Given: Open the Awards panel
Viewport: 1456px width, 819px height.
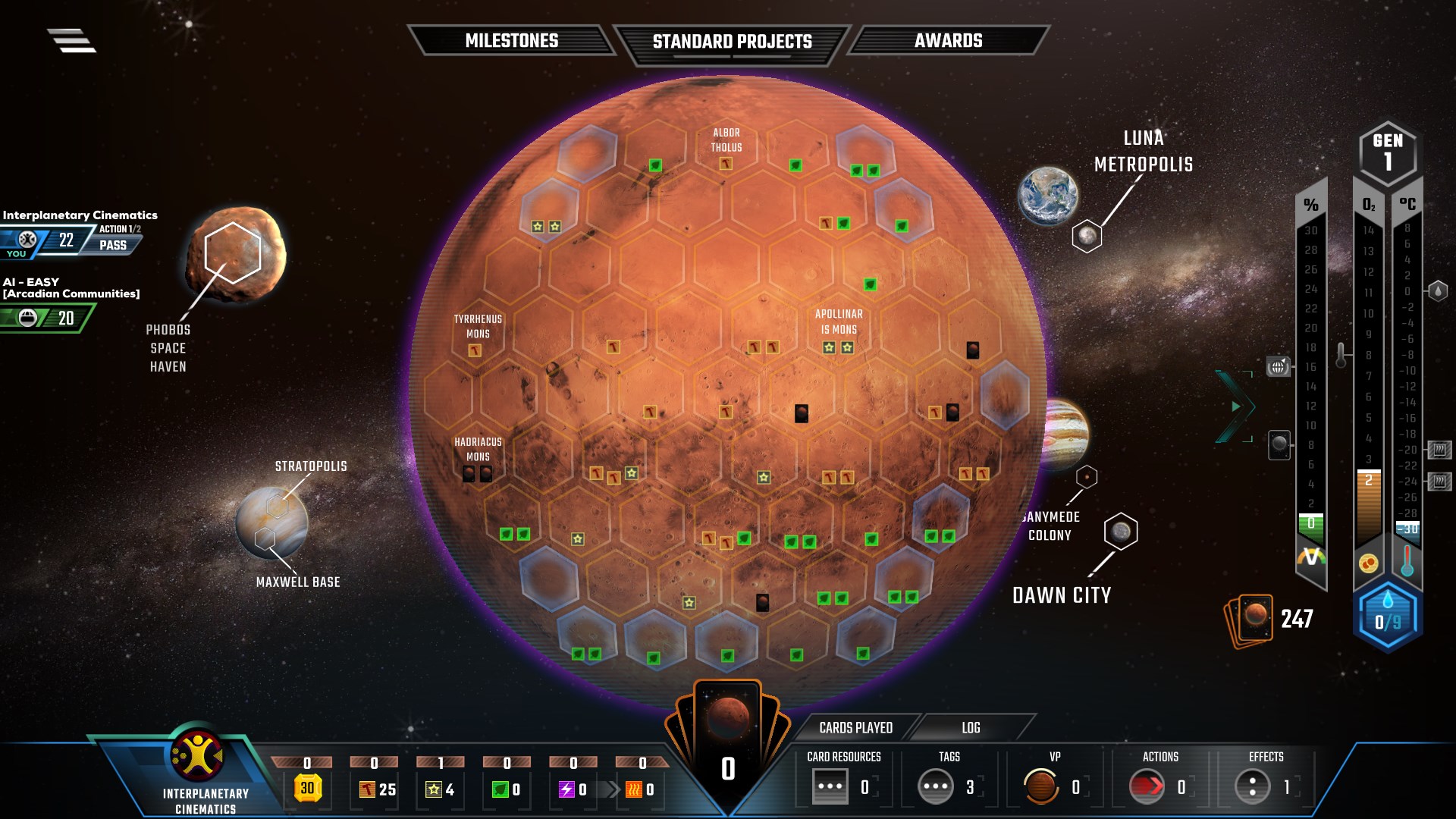Looking at the screenshot, I should pos(948,41).
